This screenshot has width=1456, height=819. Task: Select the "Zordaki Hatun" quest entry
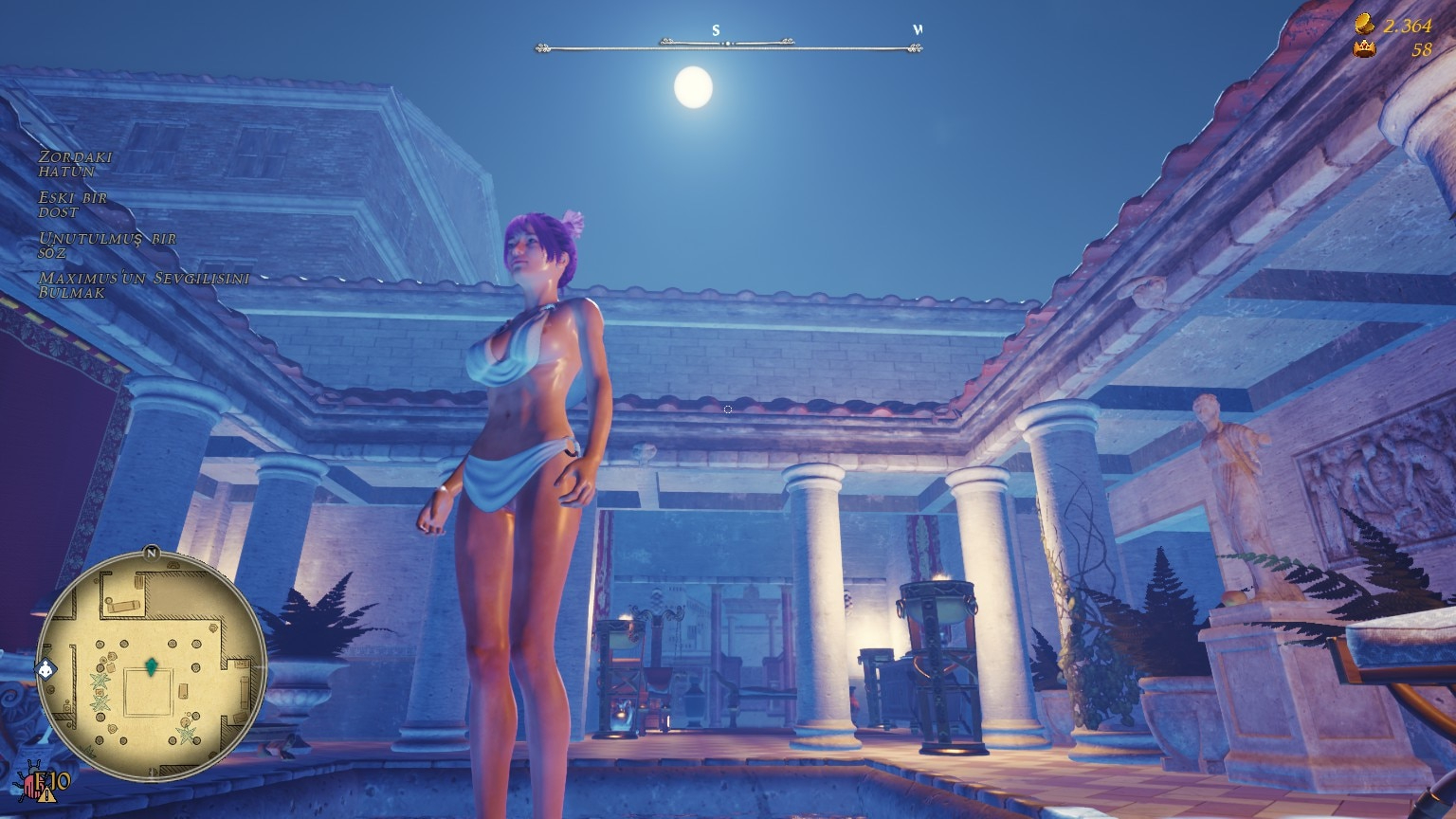[75, 164]
